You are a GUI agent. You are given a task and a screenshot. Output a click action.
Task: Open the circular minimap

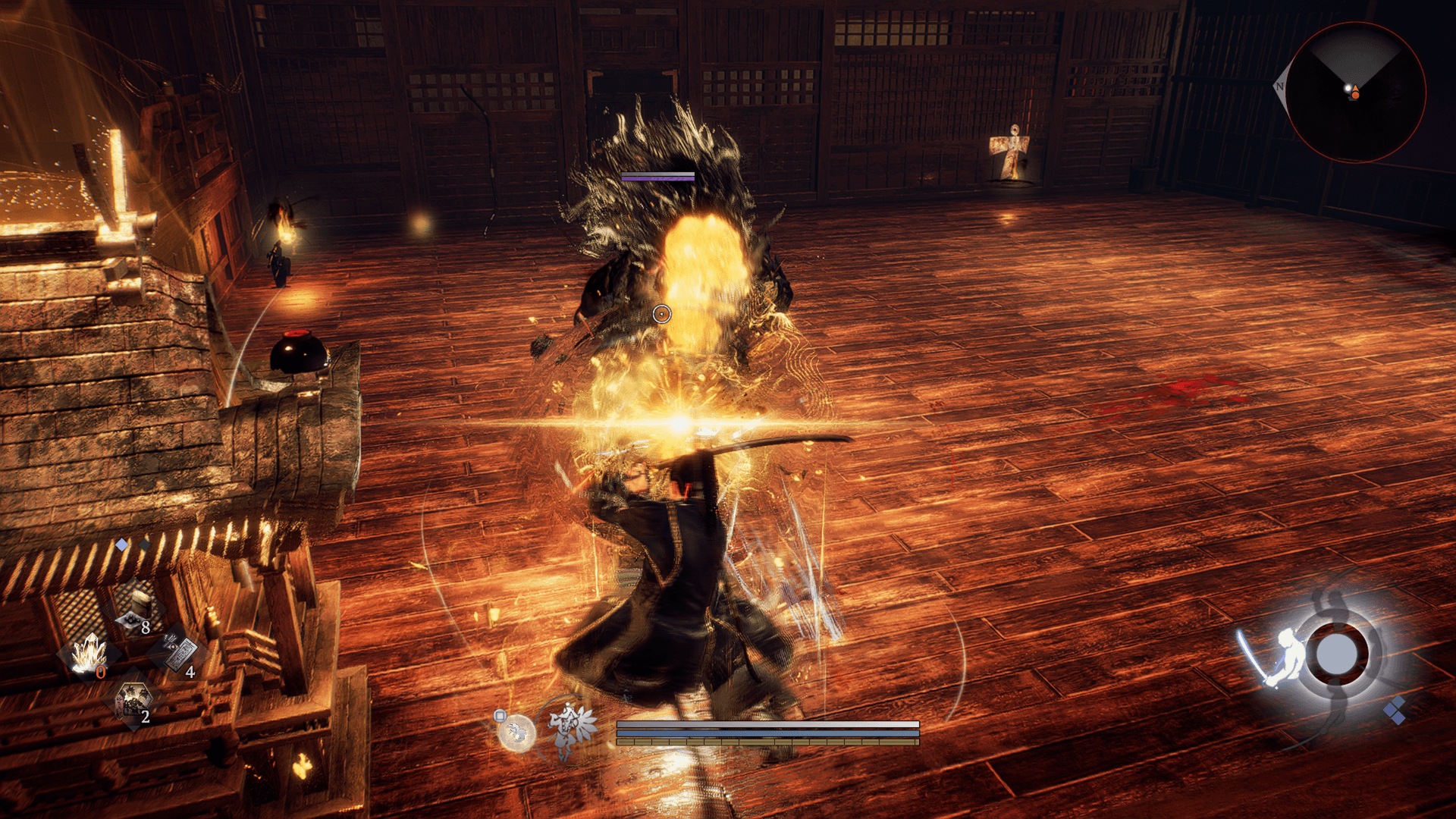[1355, 92]
